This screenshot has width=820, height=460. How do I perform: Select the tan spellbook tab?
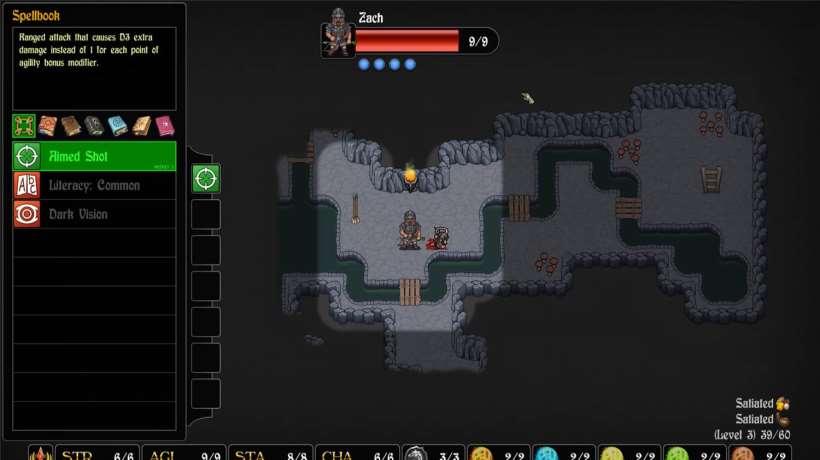[140, 126]
